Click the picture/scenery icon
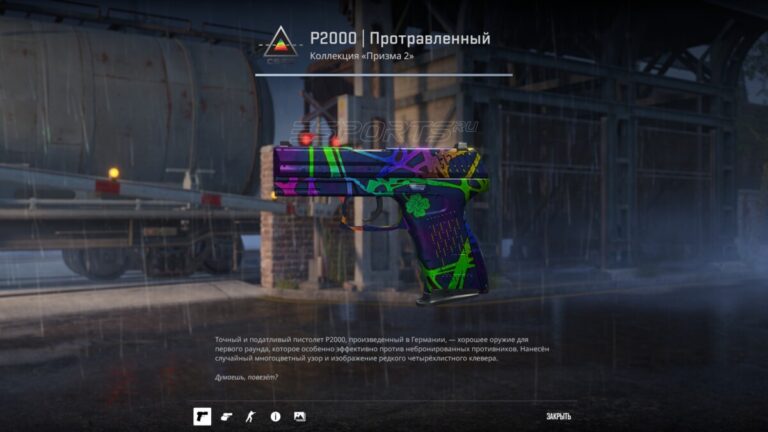This screenshot has height=432, width=768. pos(299,416)
